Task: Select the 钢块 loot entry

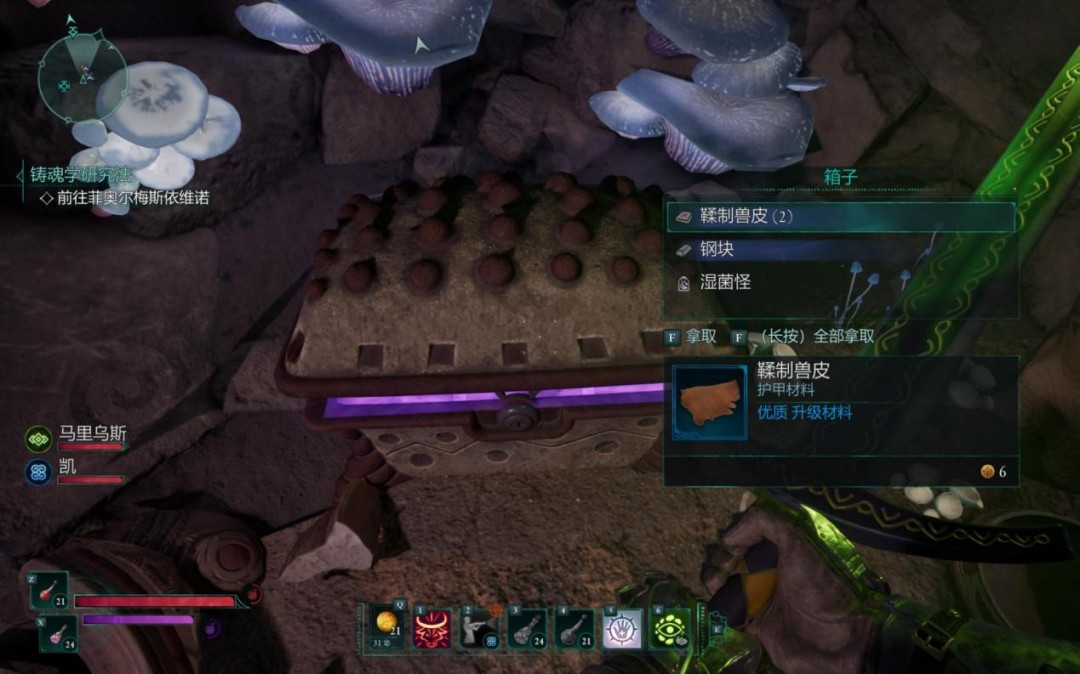Action: [x=840, y=249]
